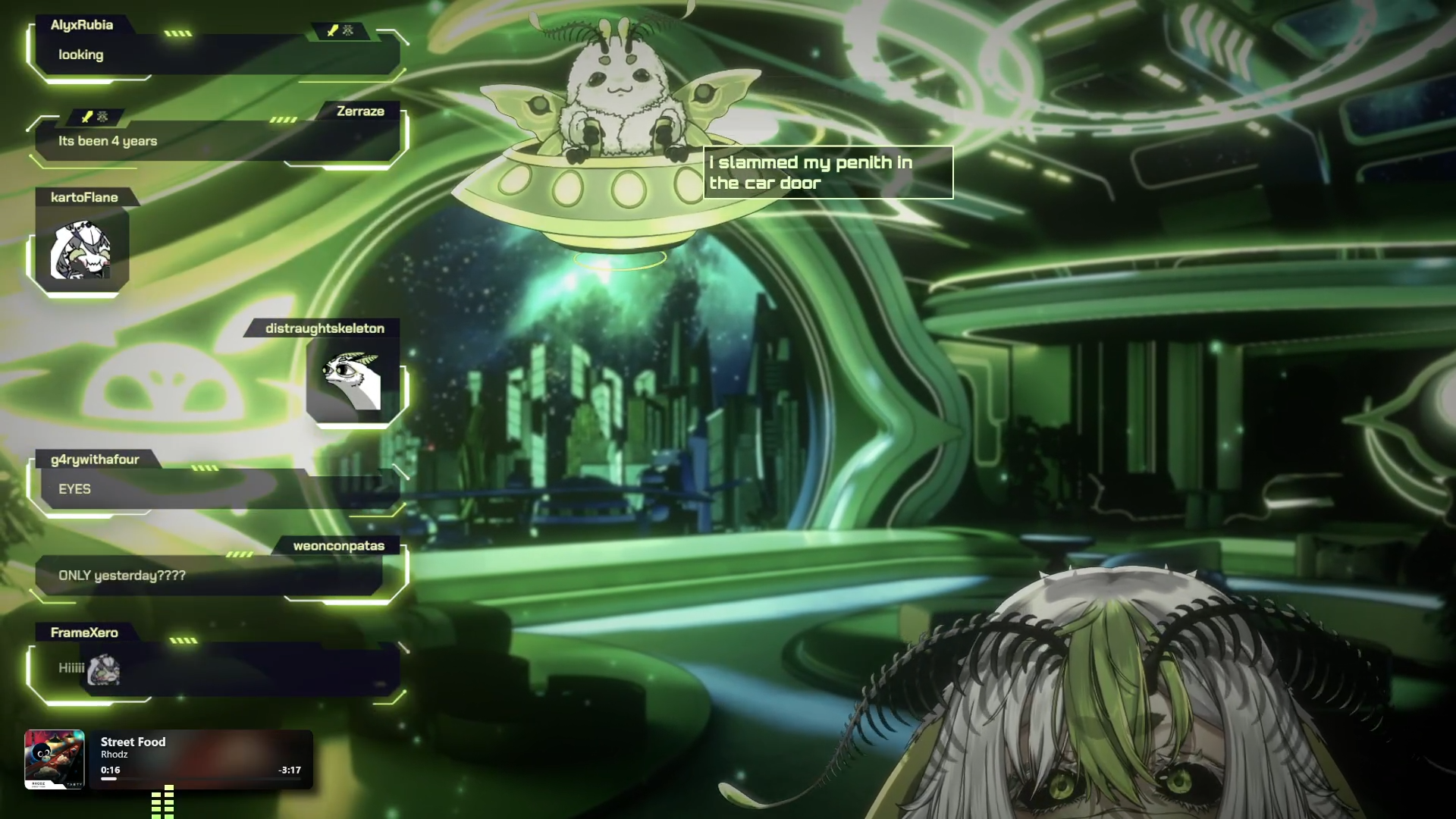Viewport: 1456px width, 819px height.
Task: Click the Street Food song title
Action: click(x=133, y=742)
